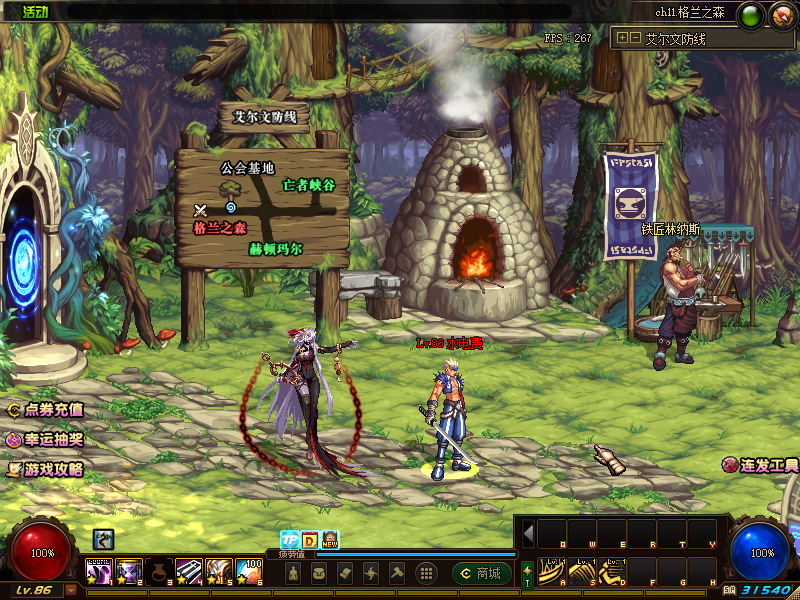Click the green orb button

pos(752,14)
